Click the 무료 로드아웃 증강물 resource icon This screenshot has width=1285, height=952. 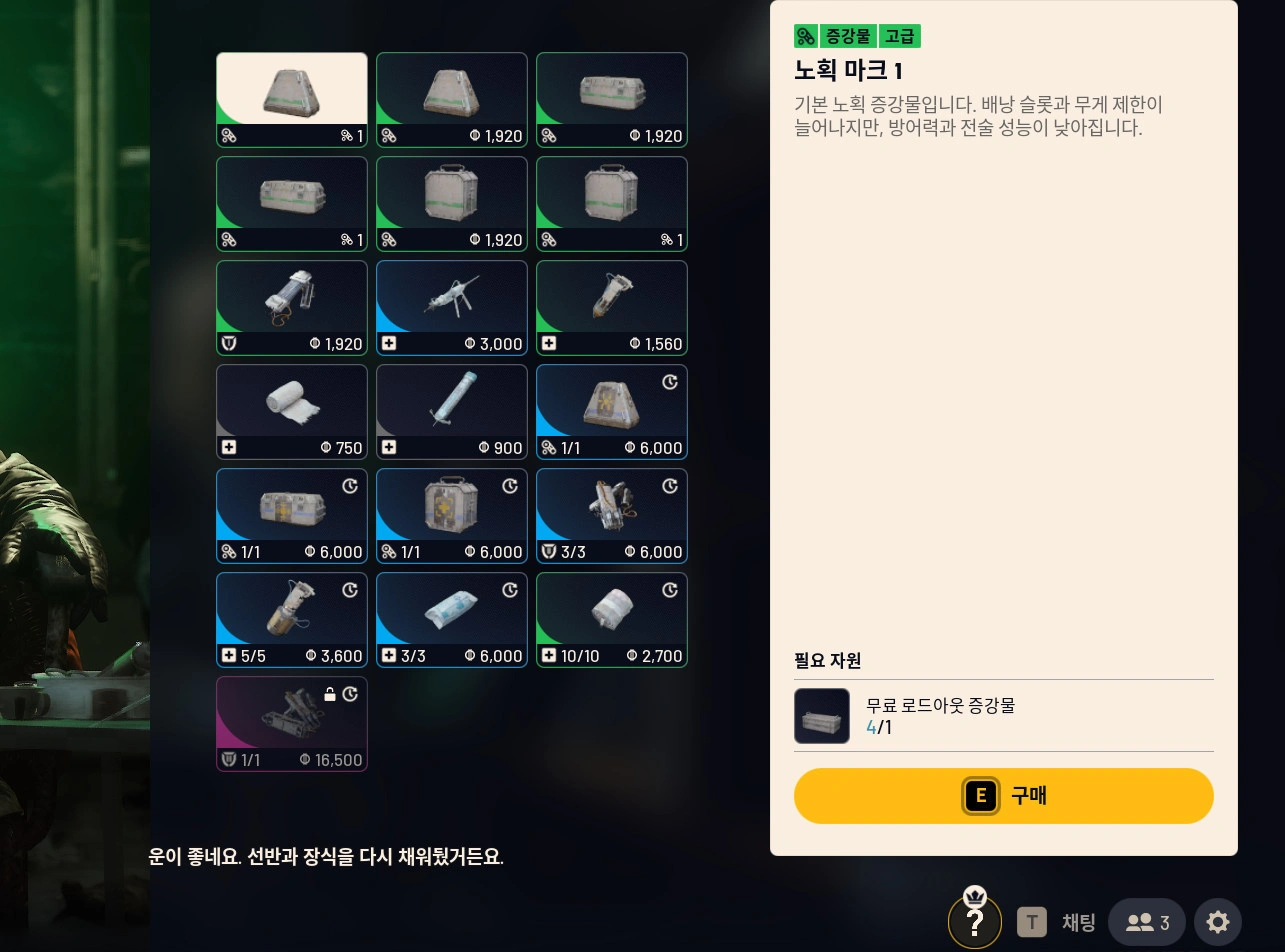822,716
